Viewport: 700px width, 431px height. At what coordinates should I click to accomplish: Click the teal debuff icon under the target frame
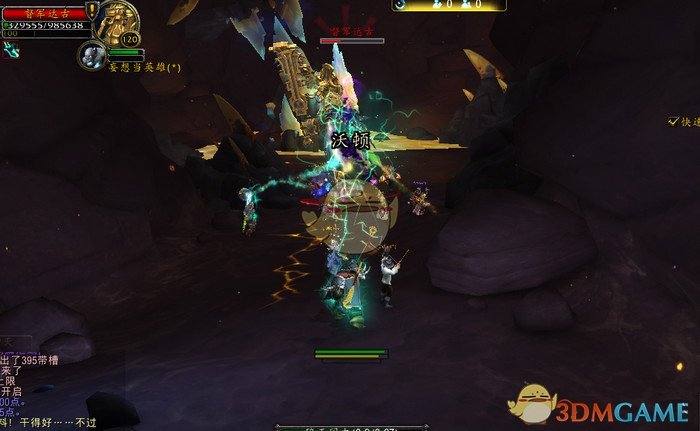click(x=10, y=48)
